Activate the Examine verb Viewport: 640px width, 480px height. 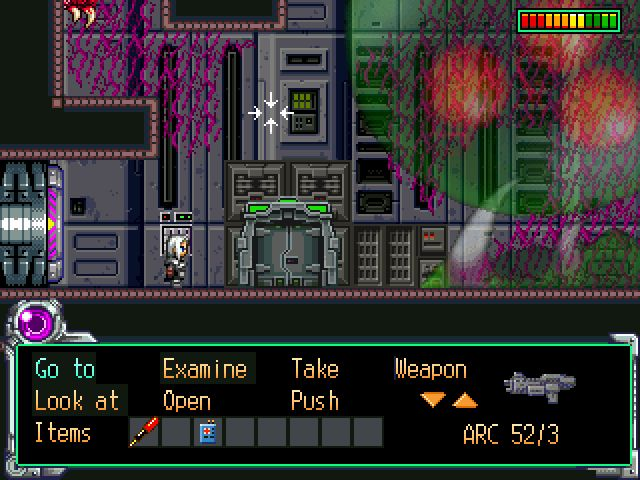[205, 369]
